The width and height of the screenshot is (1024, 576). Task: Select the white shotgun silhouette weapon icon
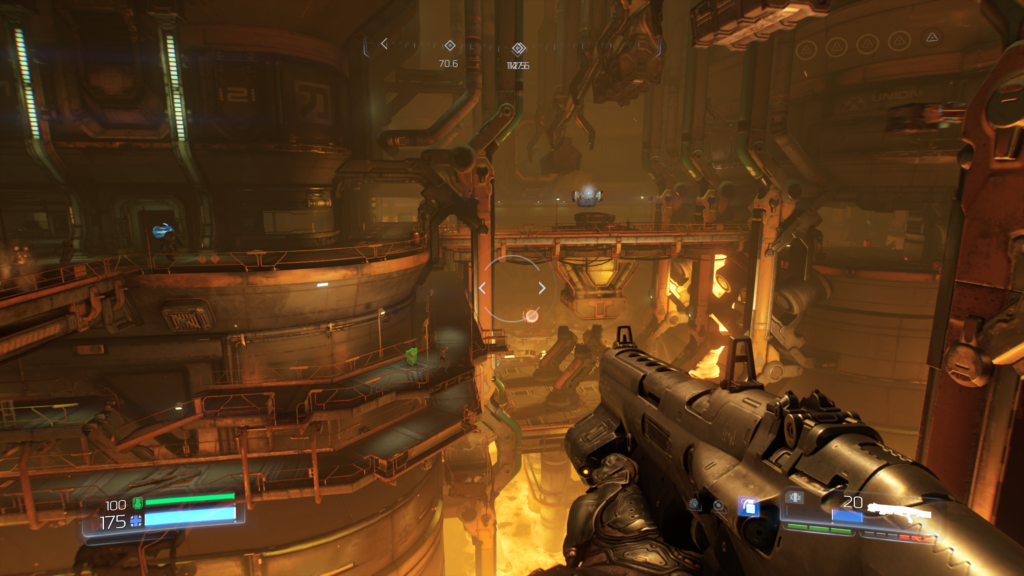(899, 512)
